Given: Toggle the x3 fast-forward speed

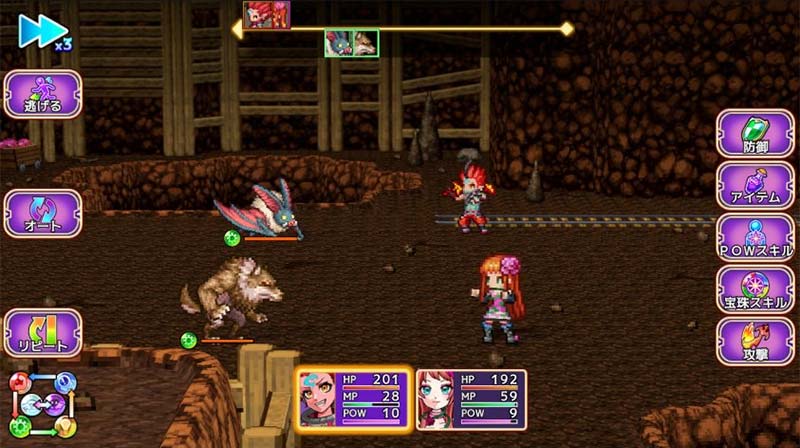Looking at the screenshot, I should tap(44, 31).
